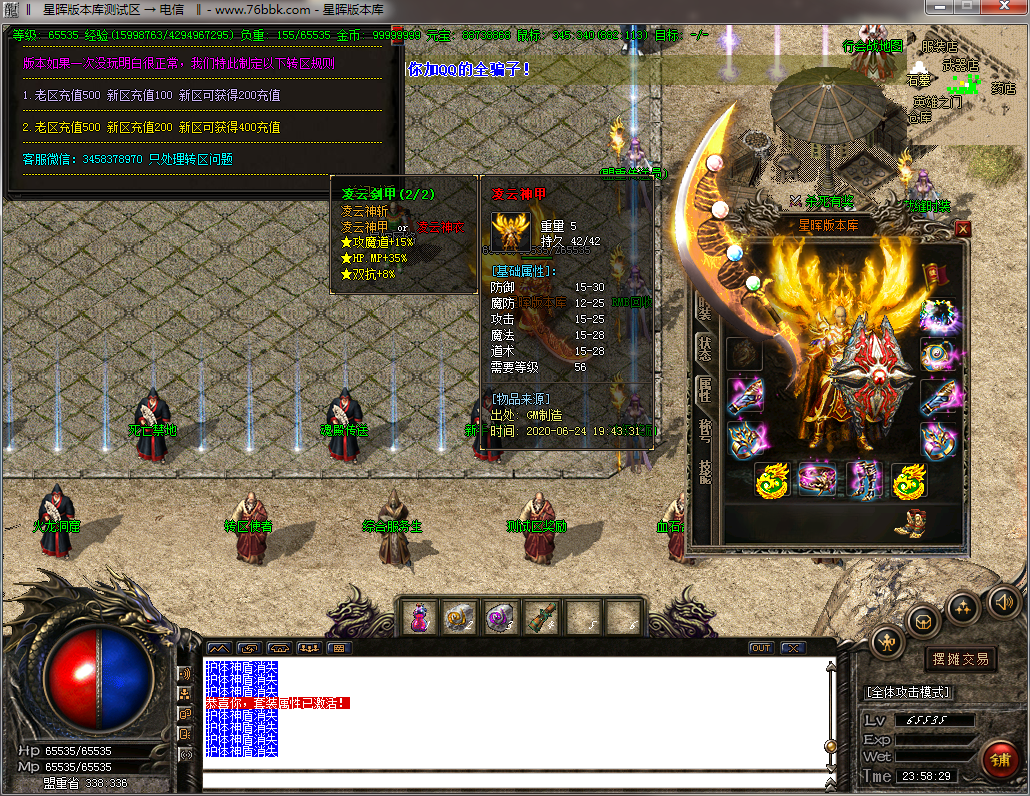The width and height of the screenshot is (1030, 796).
Task: Toggle the sound speaker icon
Action: click(1003, 601)
